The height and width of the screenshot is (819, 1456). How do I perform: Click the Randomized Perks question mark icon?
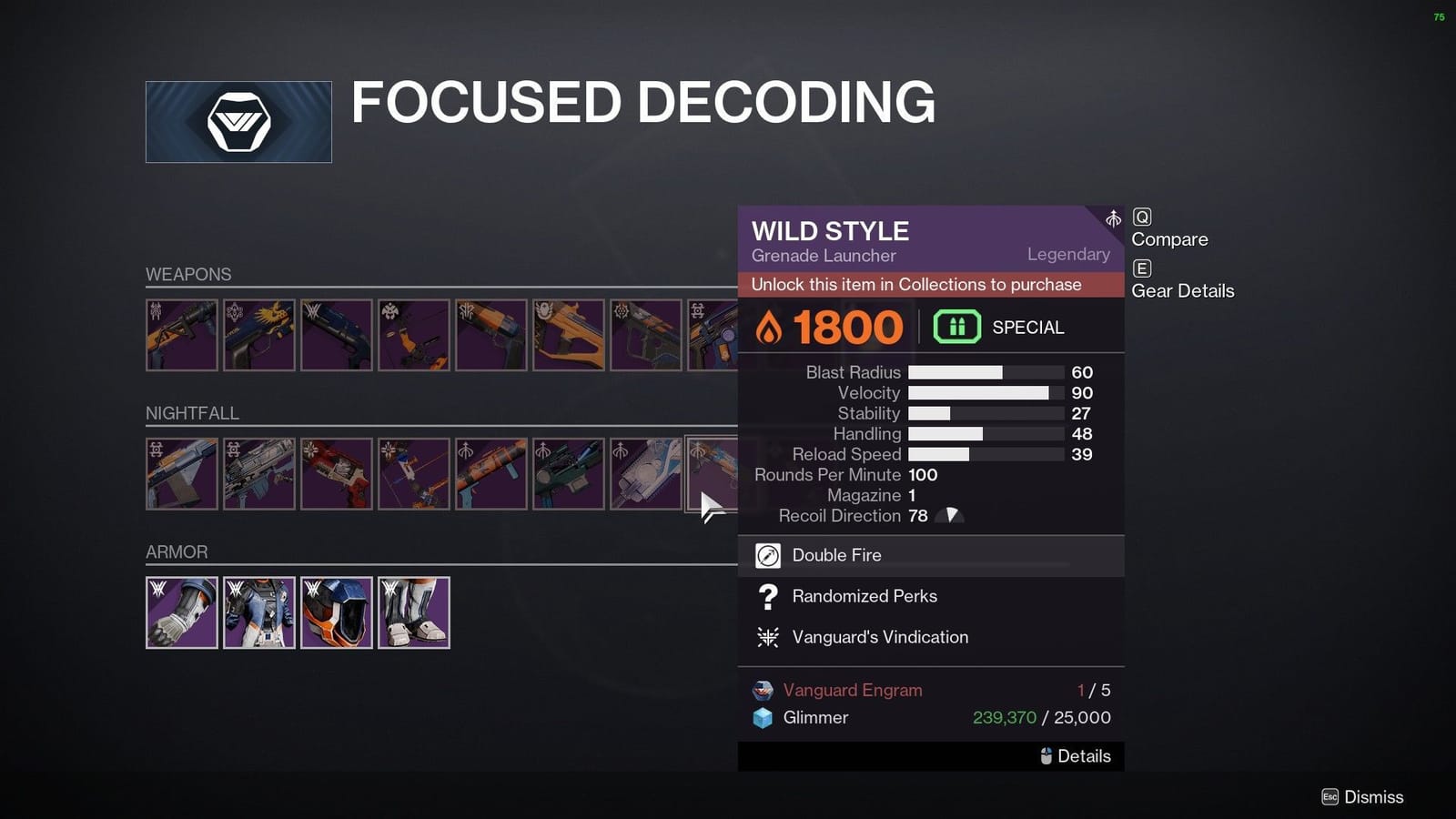[767, 596]
